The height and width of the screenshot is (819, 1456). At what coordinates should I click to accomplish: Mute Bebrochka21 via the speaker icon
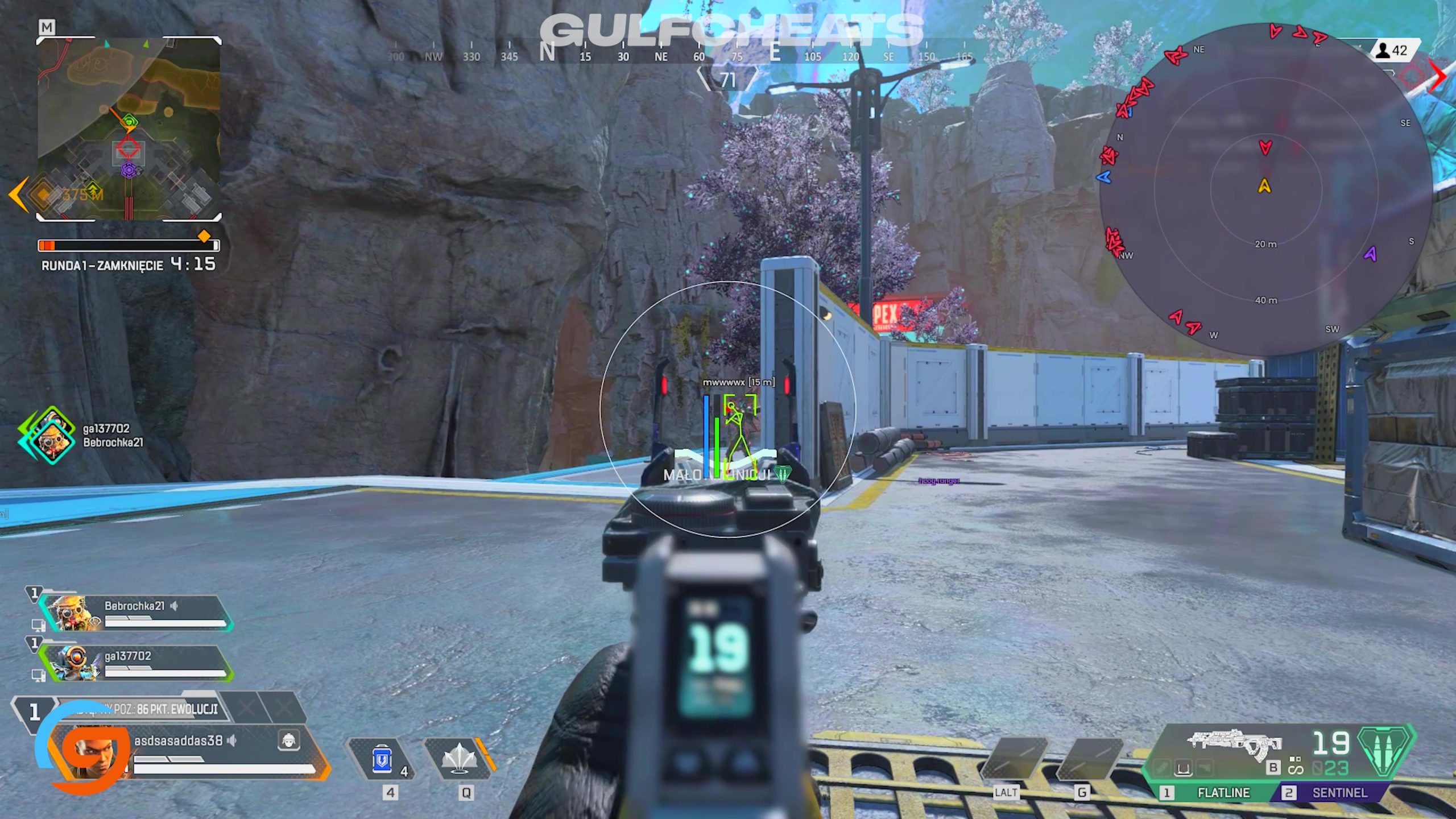pos(173,606)
